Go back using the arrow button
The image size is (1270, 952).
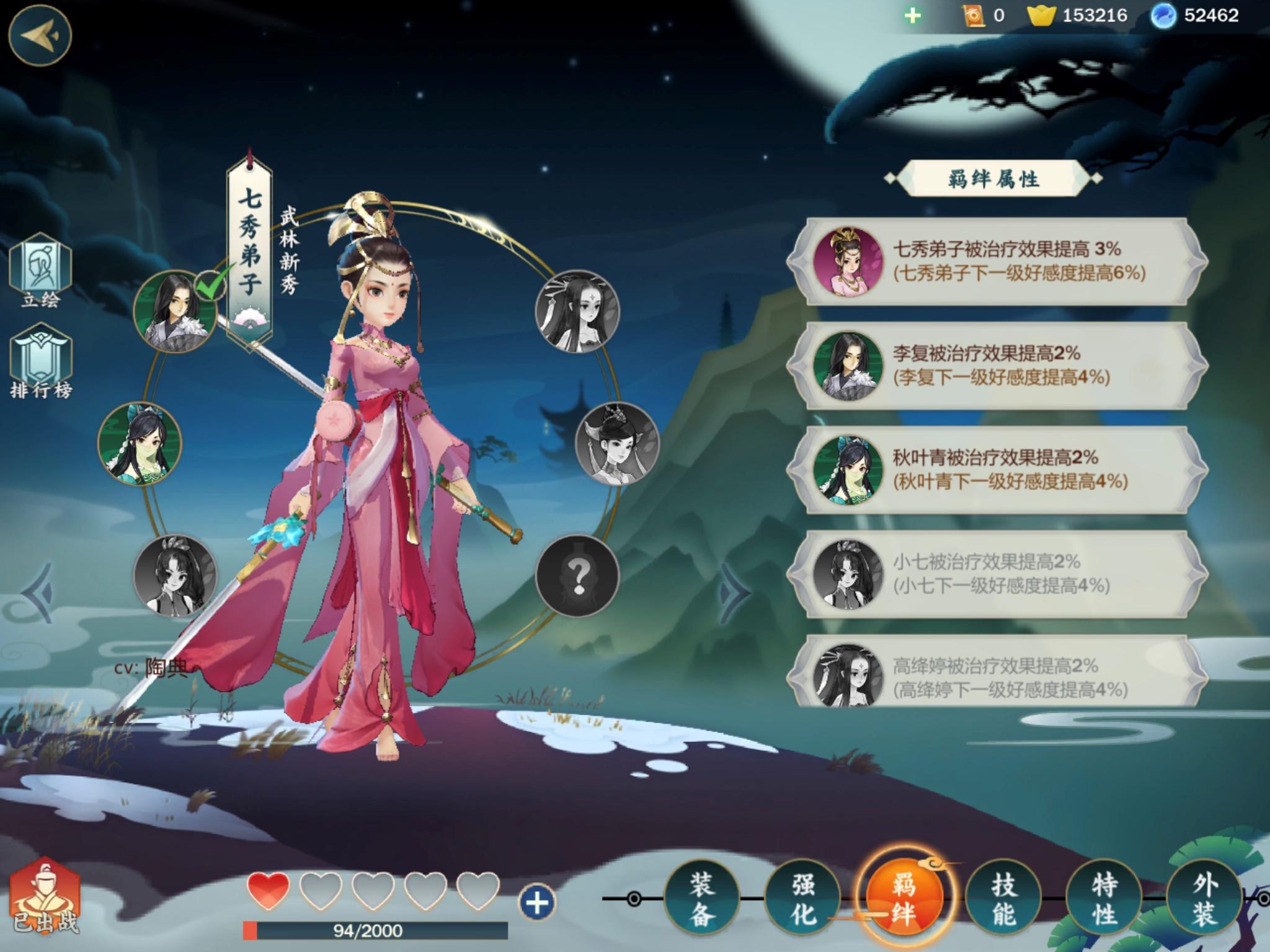[40, 35]
